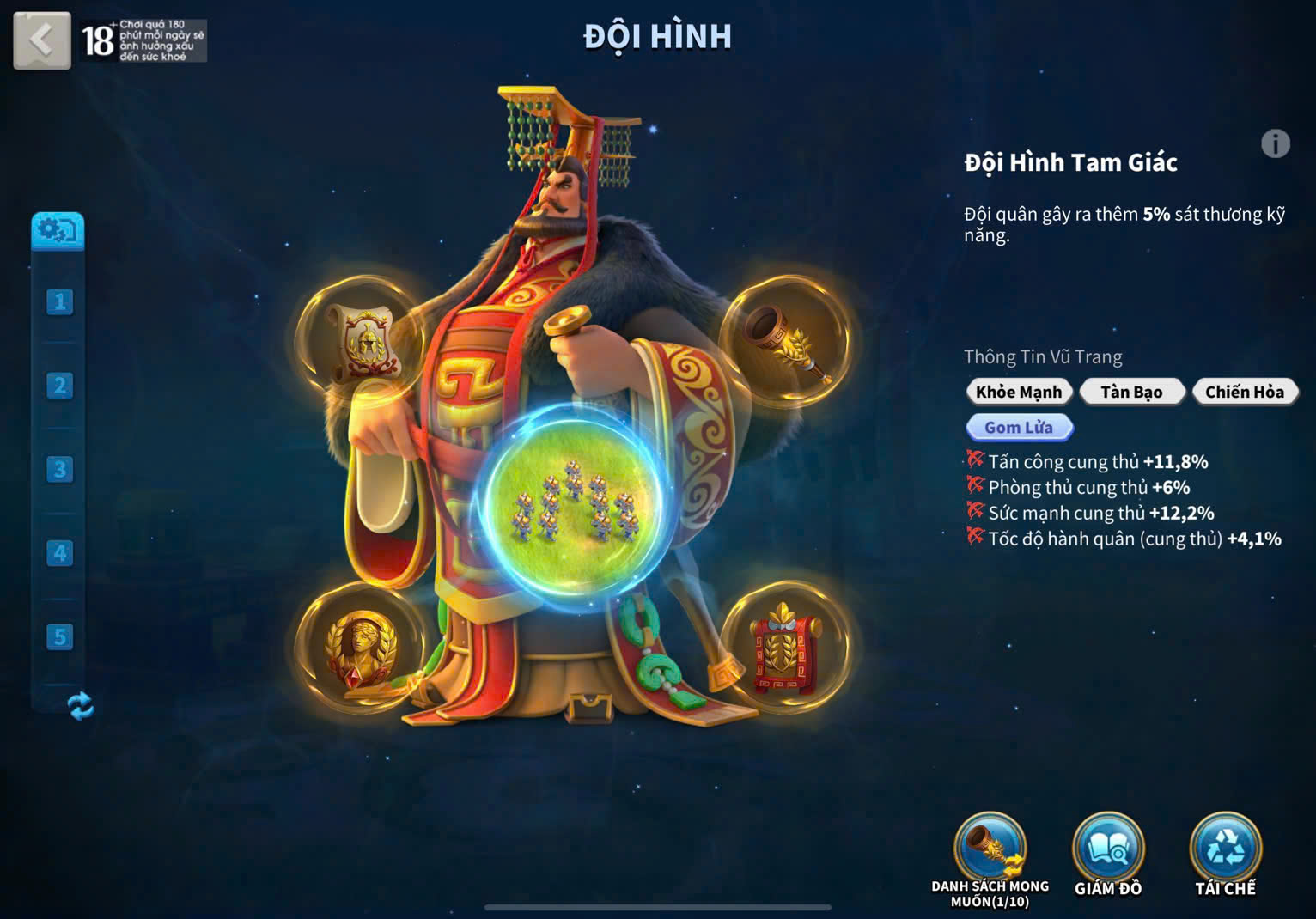
Task: Show the Khỏe Mạnh attribute tag
Action: [x=1019, y=392]
